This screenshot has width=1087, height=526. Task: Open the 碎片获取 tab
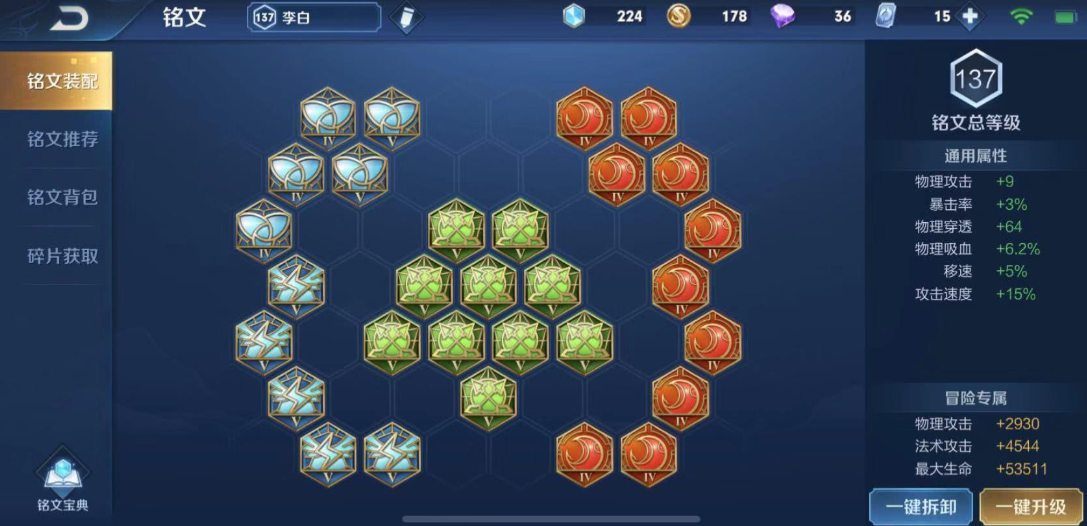tap(62, 256)
